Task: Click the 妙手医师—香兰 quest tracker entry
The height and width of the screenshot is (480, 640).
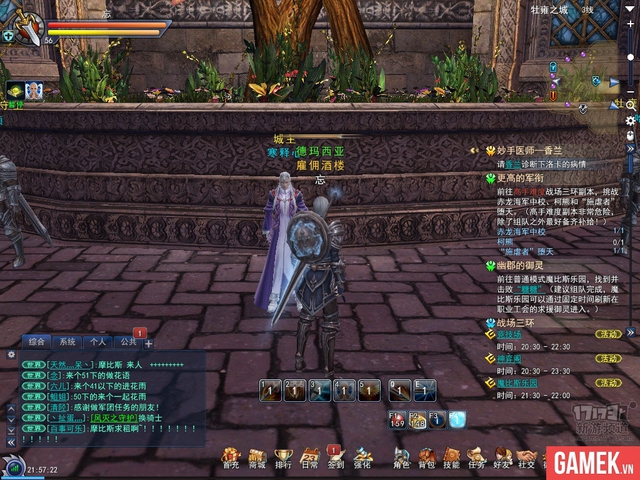Action: point(536,151)
